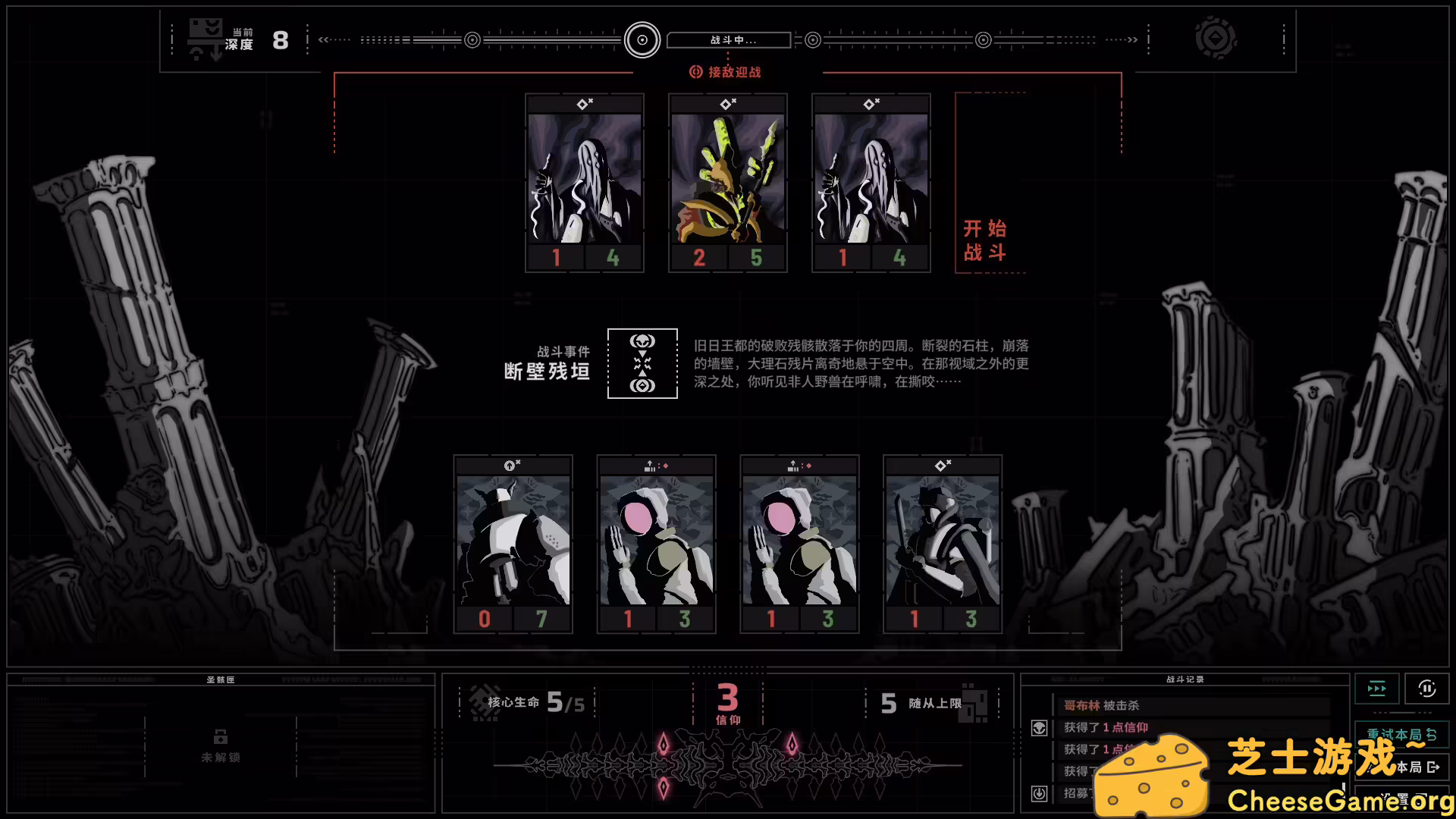Click the skull icon beside the faith log entry

coord(1037,726)
